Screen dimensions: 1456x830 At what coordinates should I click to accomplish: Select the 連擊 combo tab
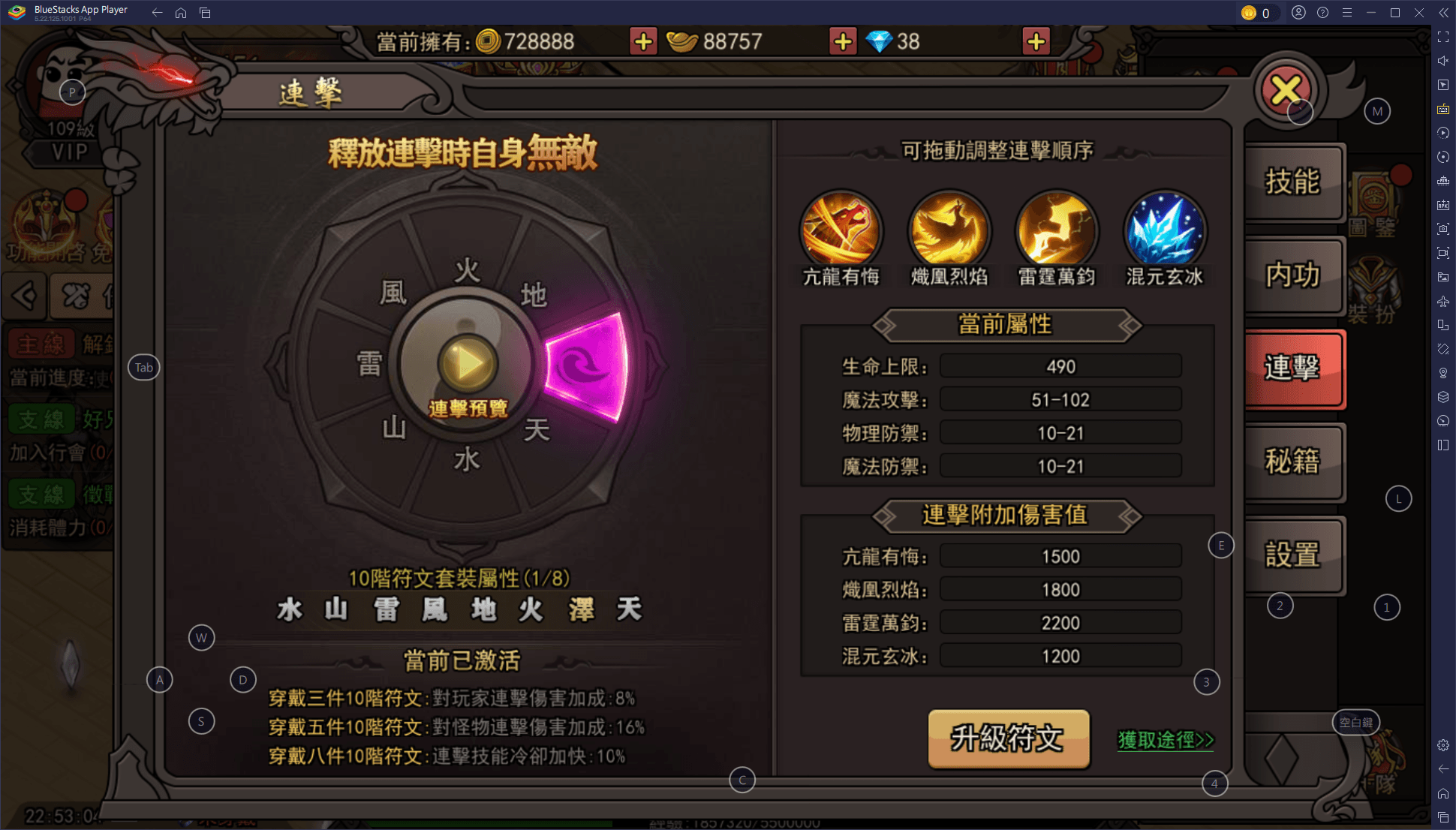pos(1292,368)
